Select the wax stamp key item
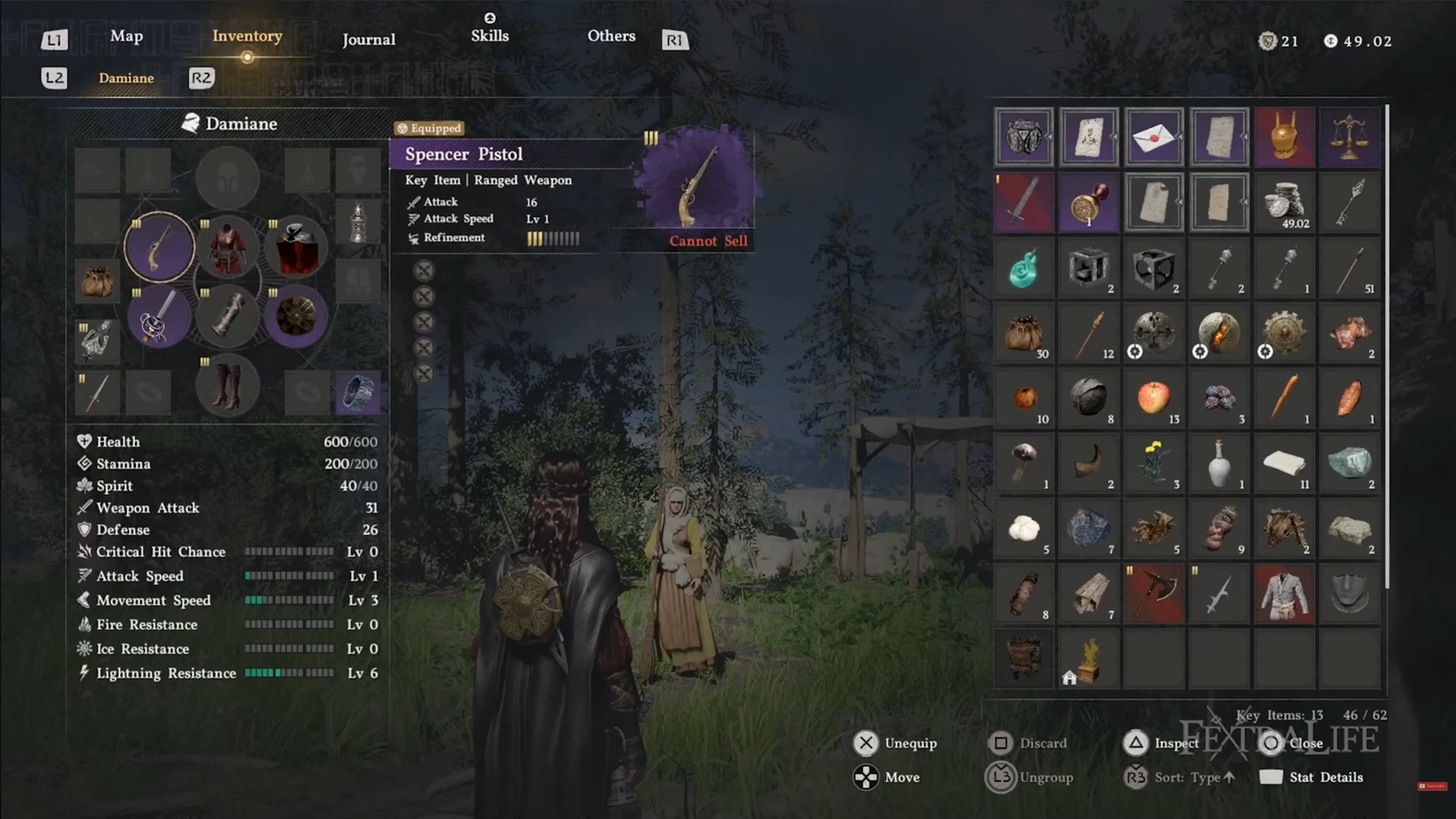This screenshot has width=1456, height=819. tap(1088, 201)
